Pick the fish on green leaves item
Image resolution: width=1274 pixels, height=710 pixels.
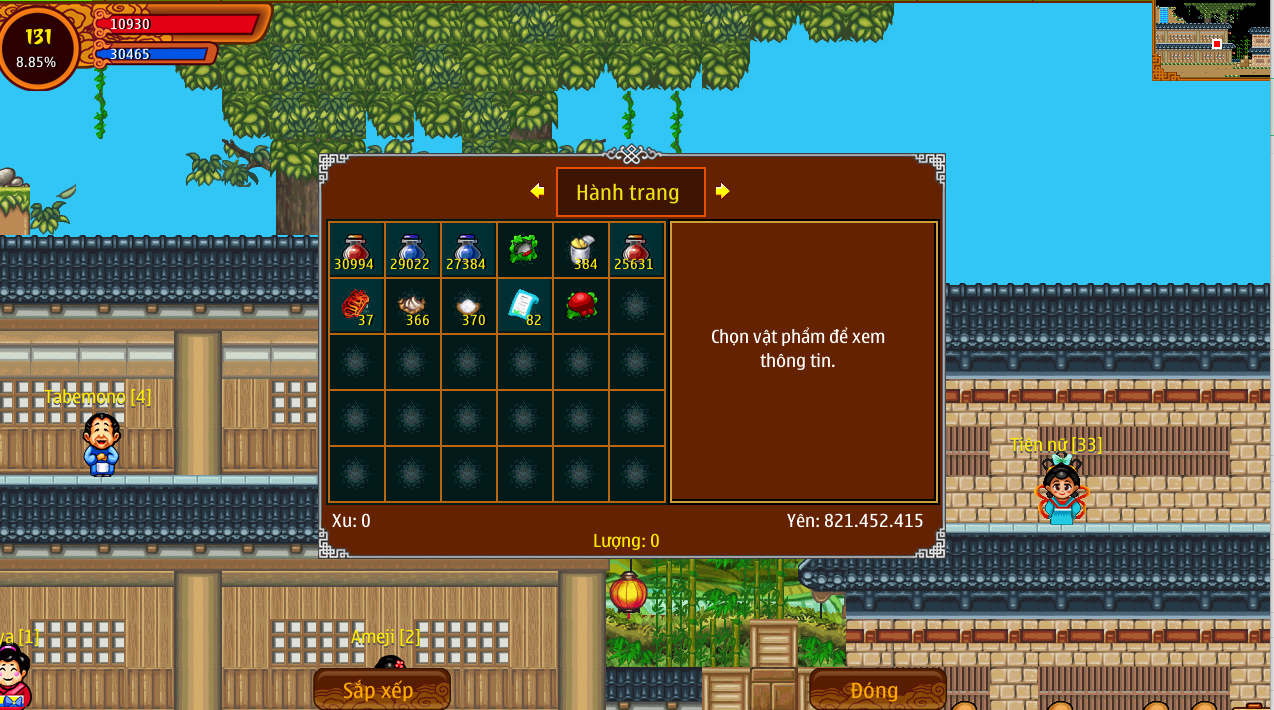524,250
